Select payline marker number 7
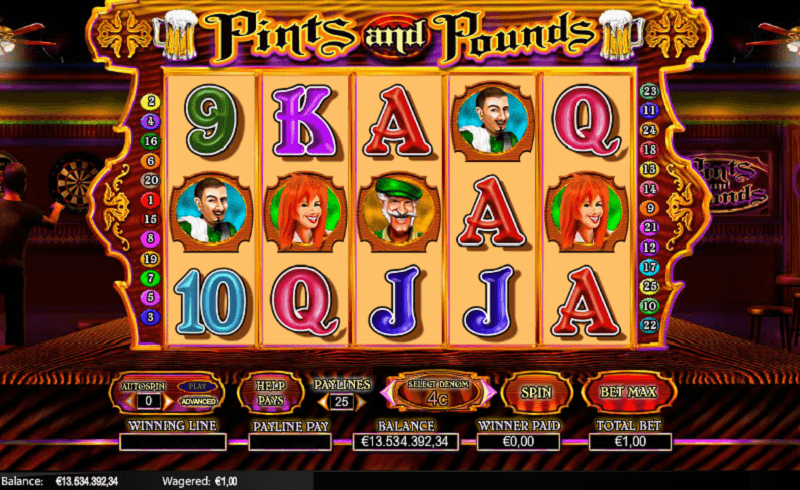Screen dimensions: 800x490 point(152,277)
